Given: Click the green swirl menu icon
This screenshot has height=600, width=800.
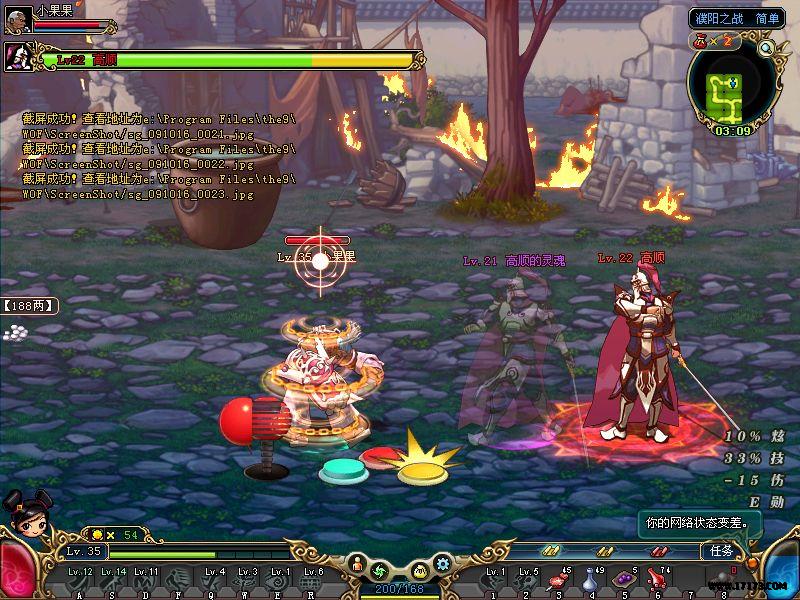Looking at the screenshot, I should point(379,570).
